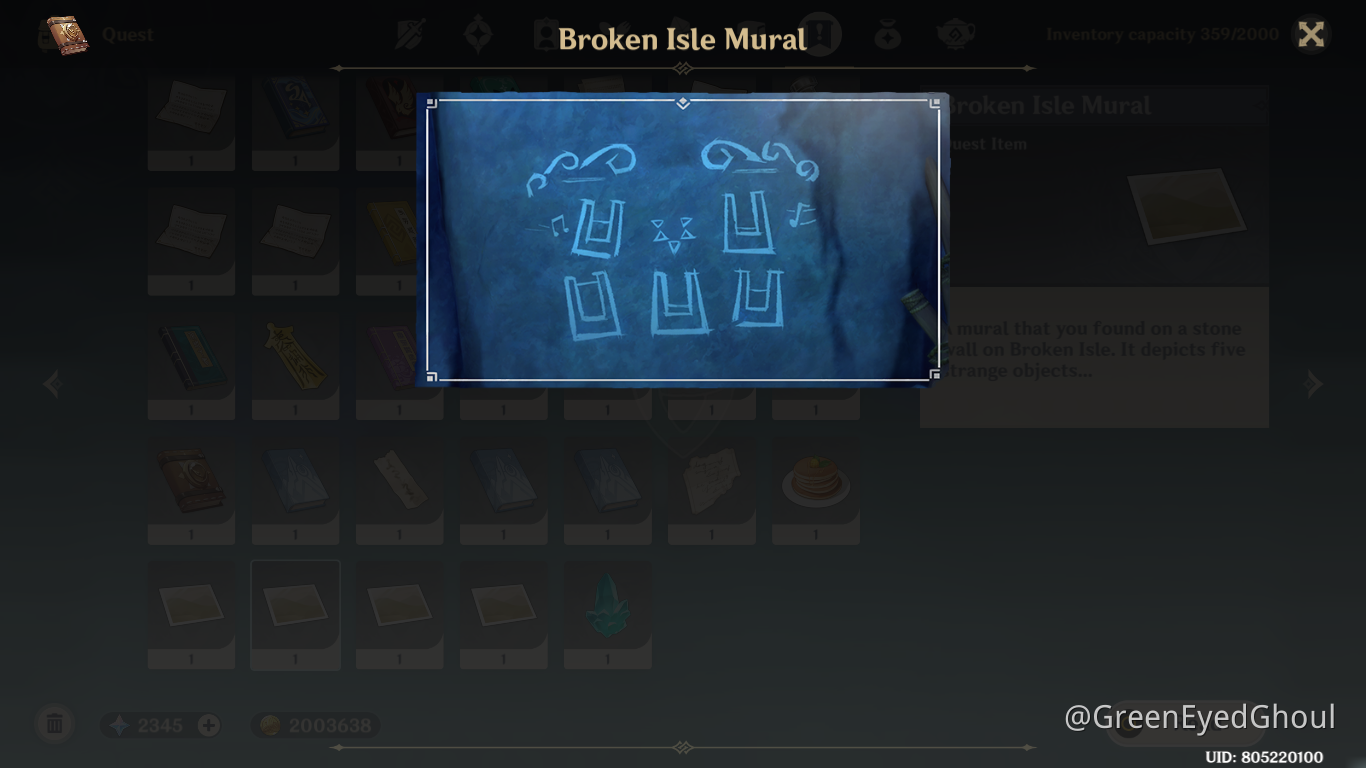
Task: Click the Primogem counter showing 2345
Action: click(160, 725)
